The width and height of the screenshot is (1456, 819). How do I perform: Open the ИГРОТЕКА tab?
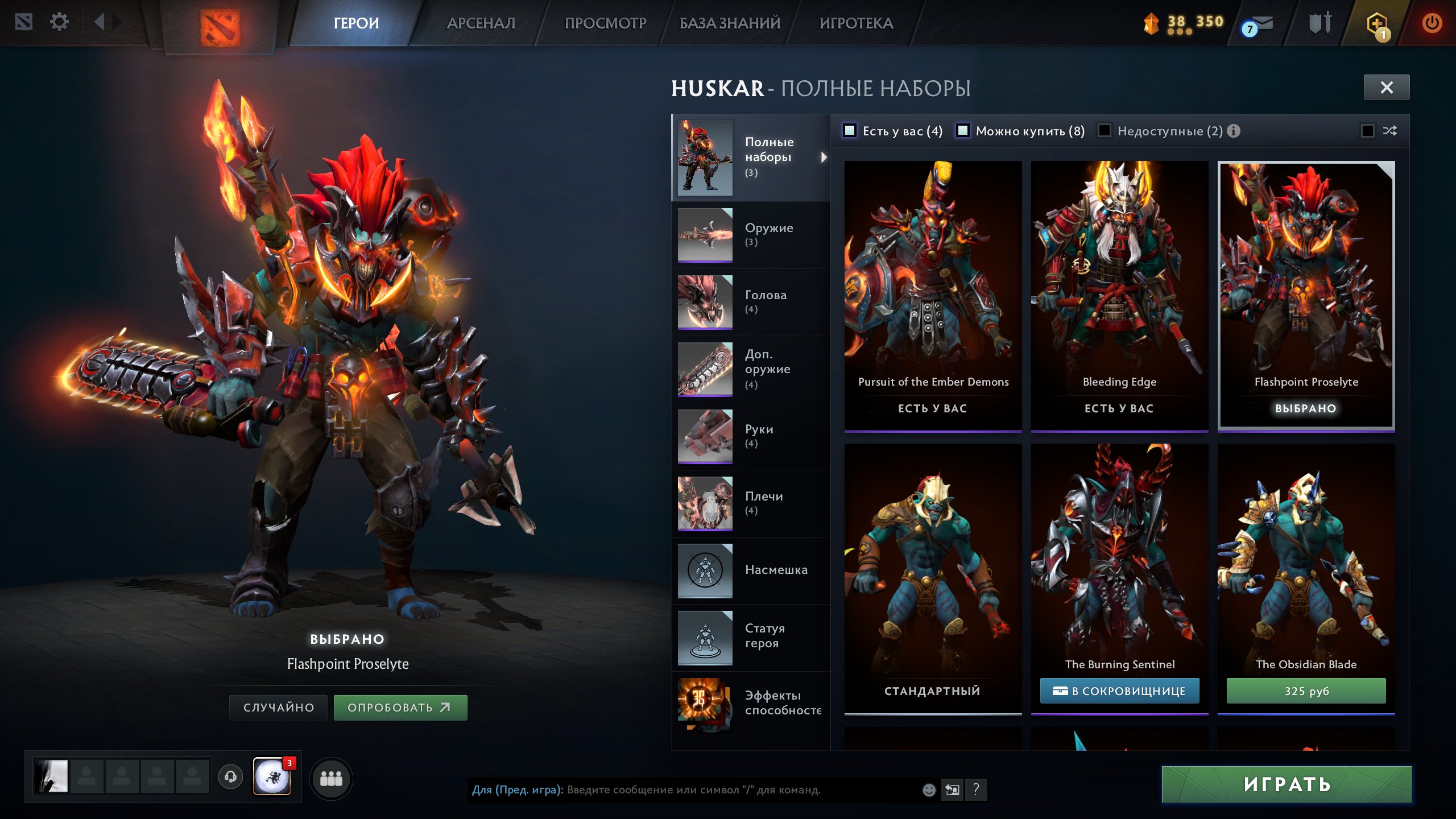point(856,23)
